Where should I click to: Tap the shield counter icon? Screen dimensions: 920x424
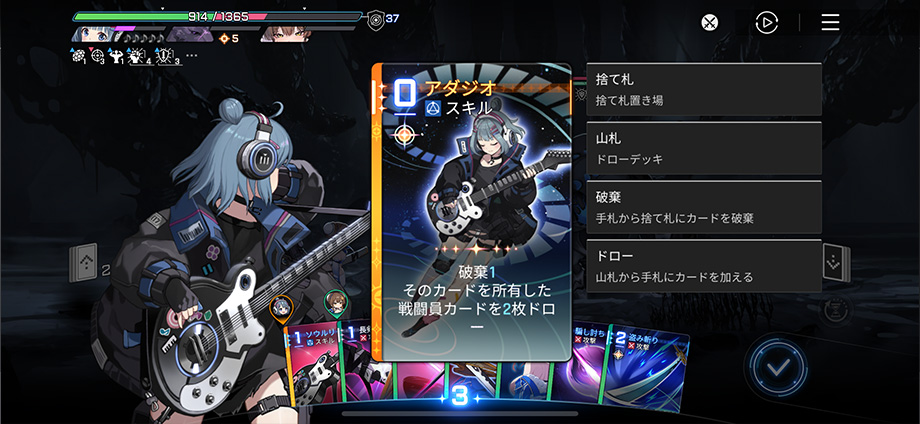[x=374, y=18]
